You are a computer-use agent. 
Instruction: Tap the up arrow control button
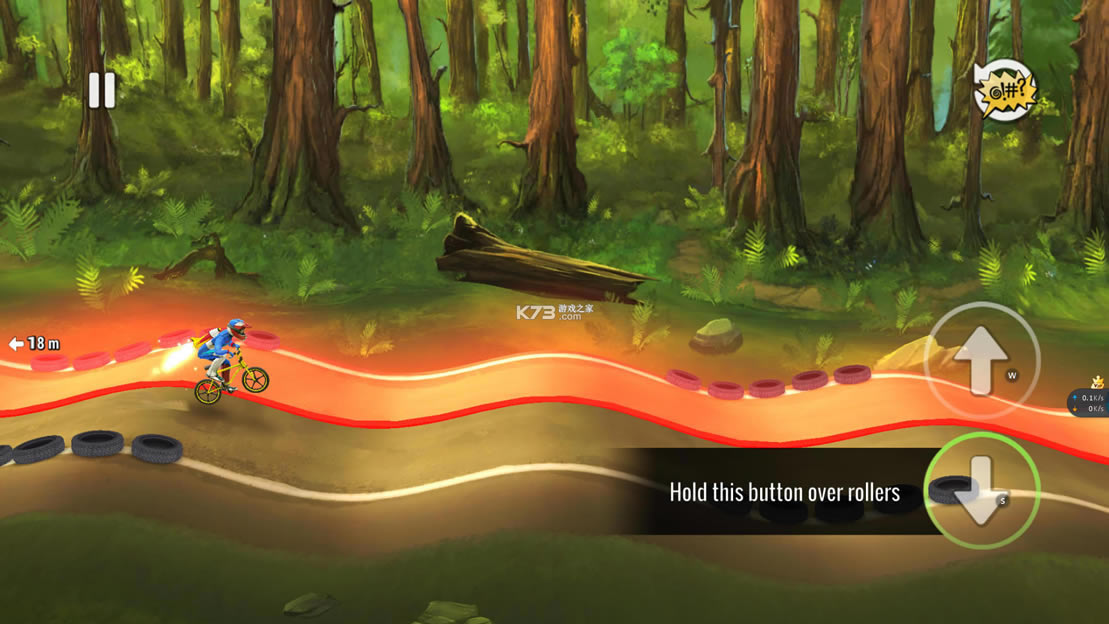click(981, 359)
